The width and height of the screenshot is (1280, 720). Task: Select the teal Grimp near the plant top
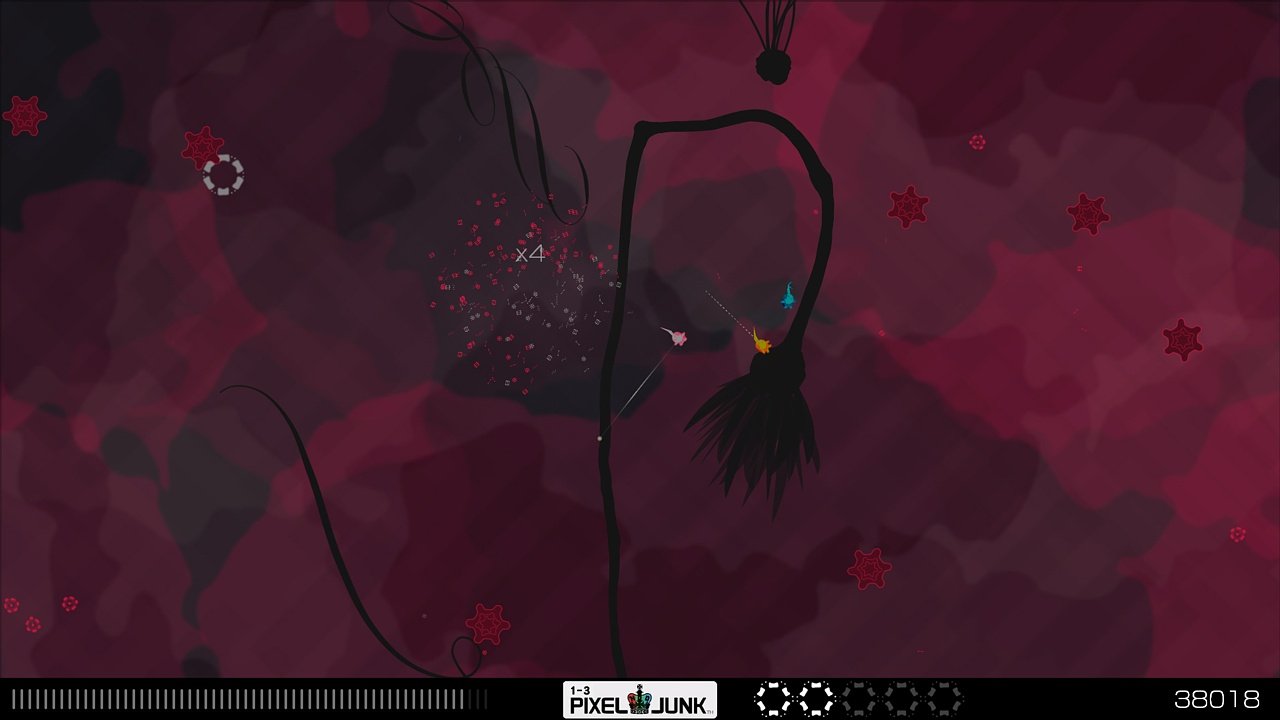point(789,297)
